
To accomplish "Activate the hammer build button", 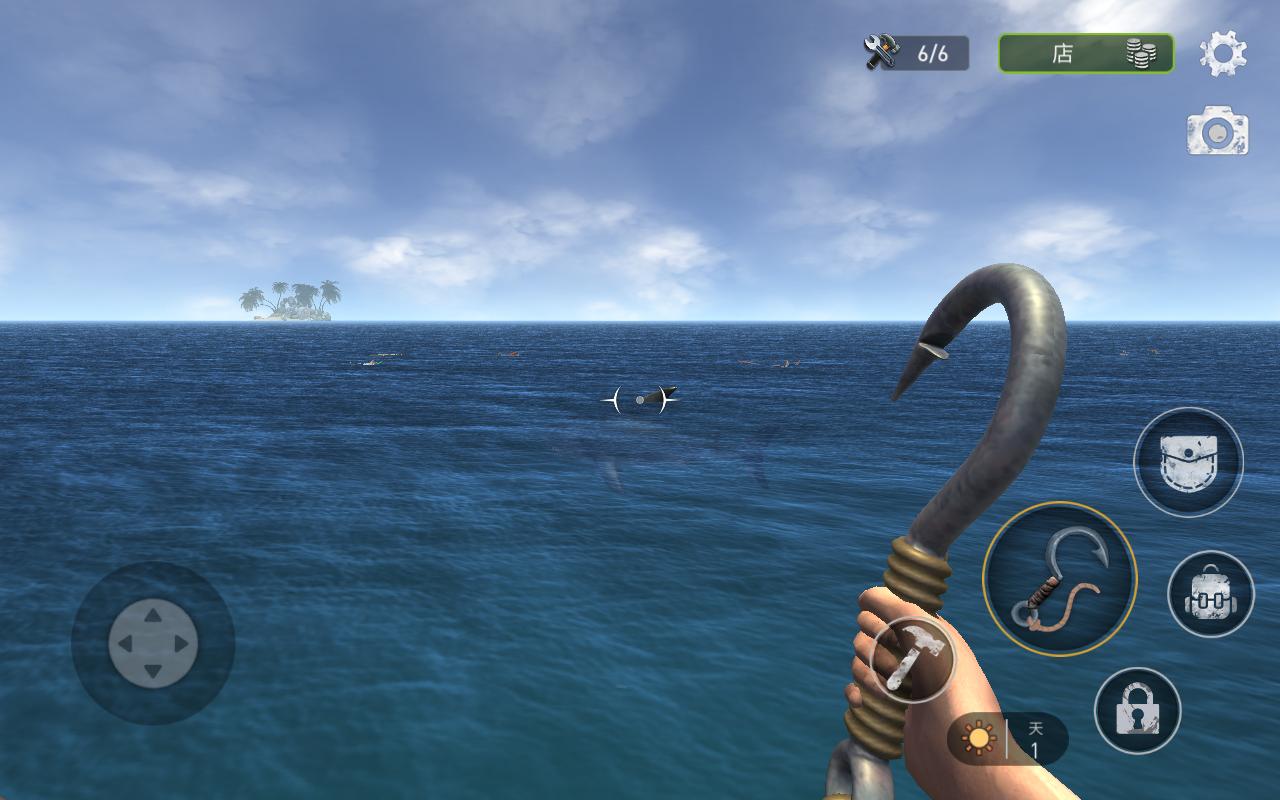I will 912,659.
